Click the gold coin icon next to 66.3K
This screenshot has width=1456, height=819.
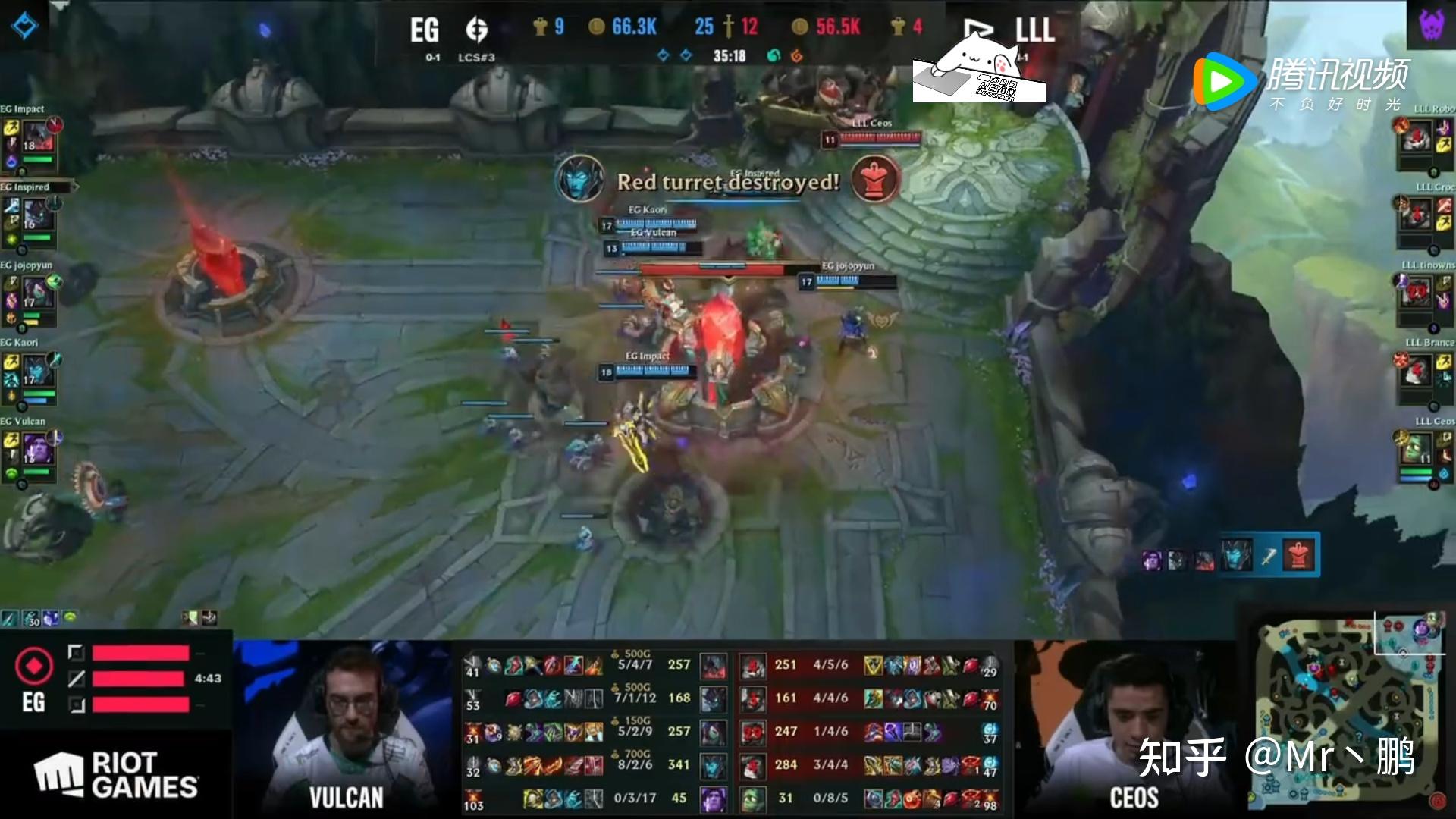[598, 27]
